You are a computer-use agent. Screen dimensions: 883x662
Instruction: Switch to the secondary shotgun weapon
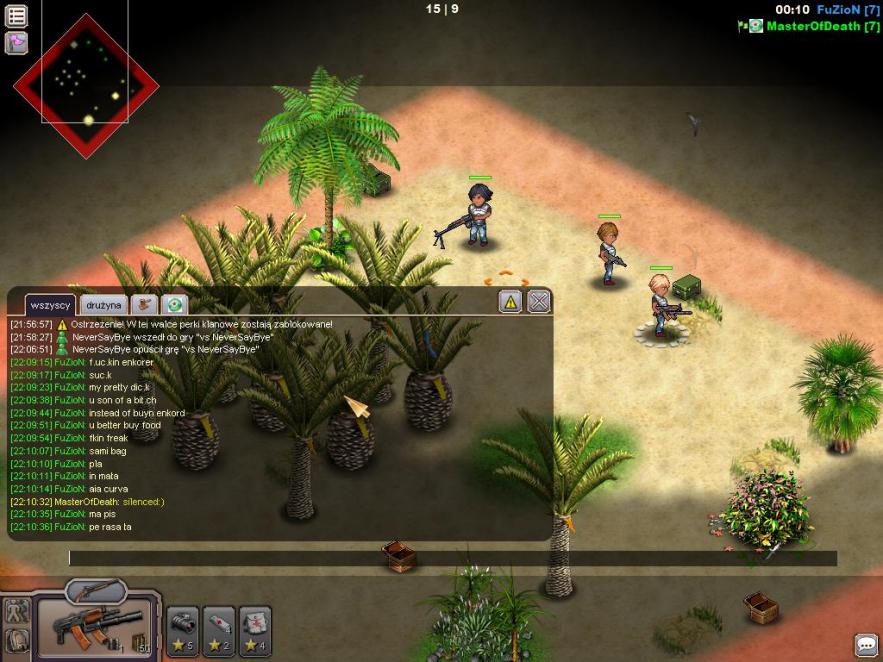click(x=96, y=591)
